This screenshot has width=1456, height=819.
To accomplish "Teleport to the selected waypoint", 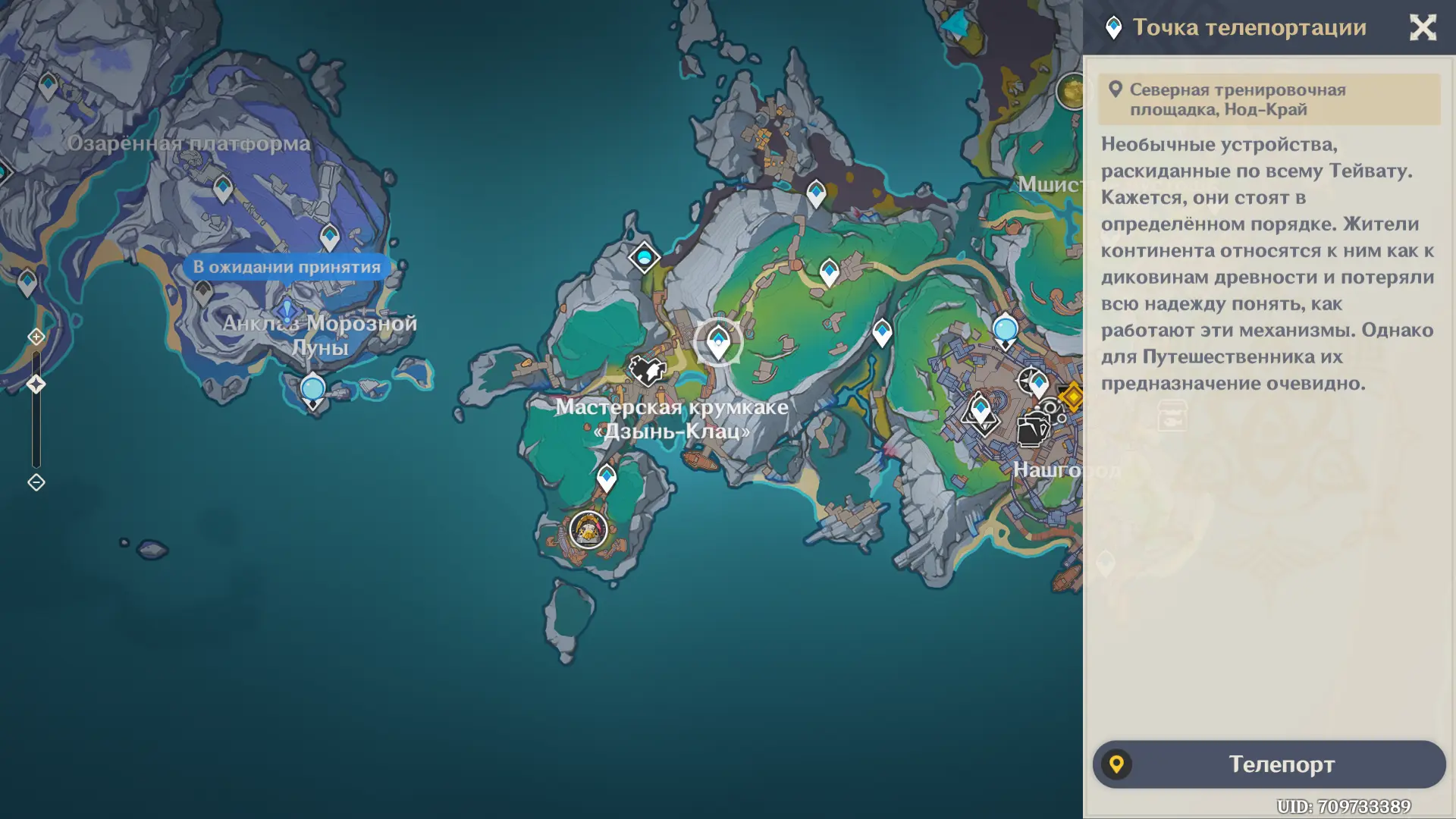I will pyautogui.click(x=1269, y=764).
